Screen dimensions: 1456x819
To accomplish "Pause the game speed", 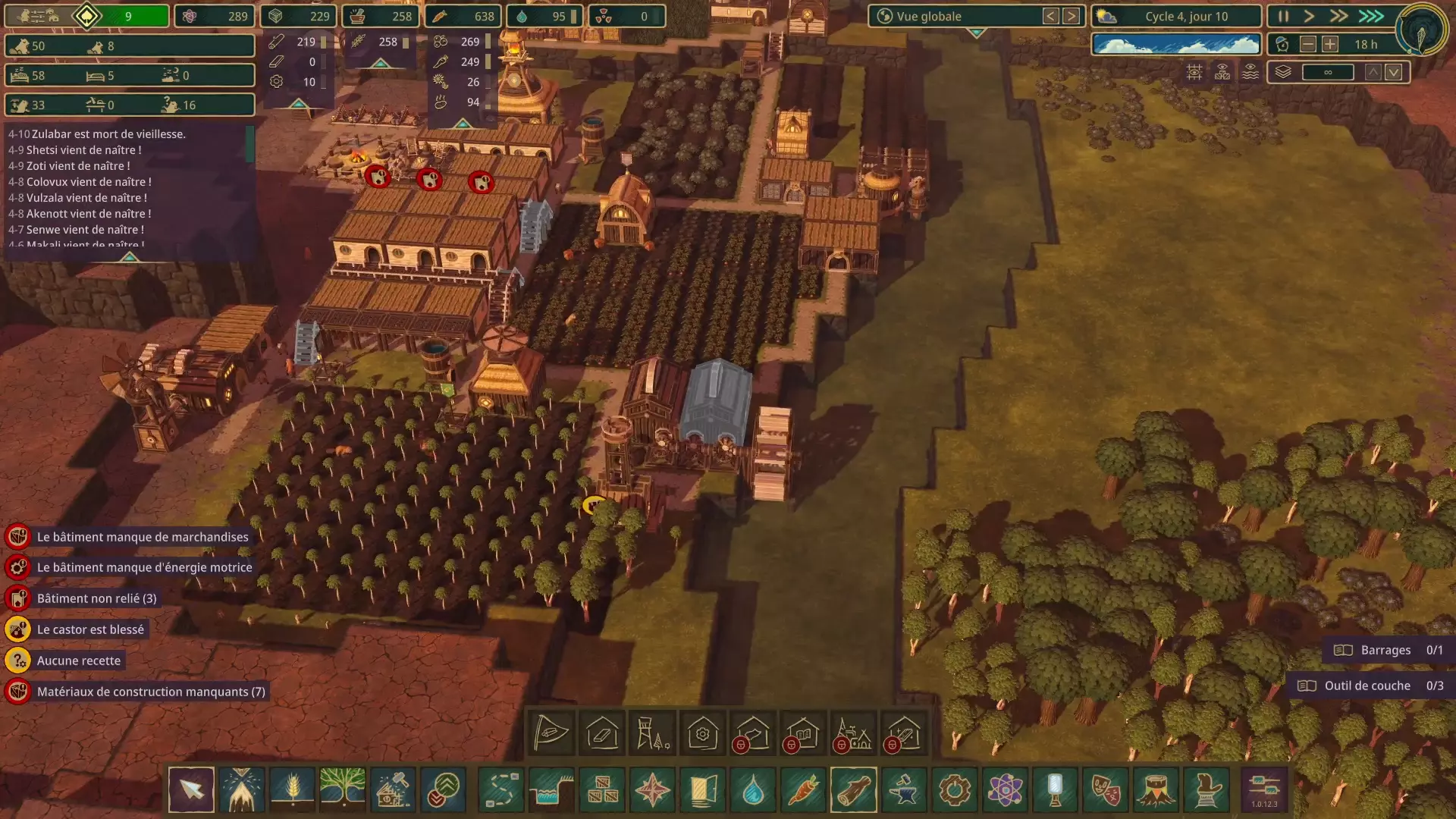I will (1283, 16).
